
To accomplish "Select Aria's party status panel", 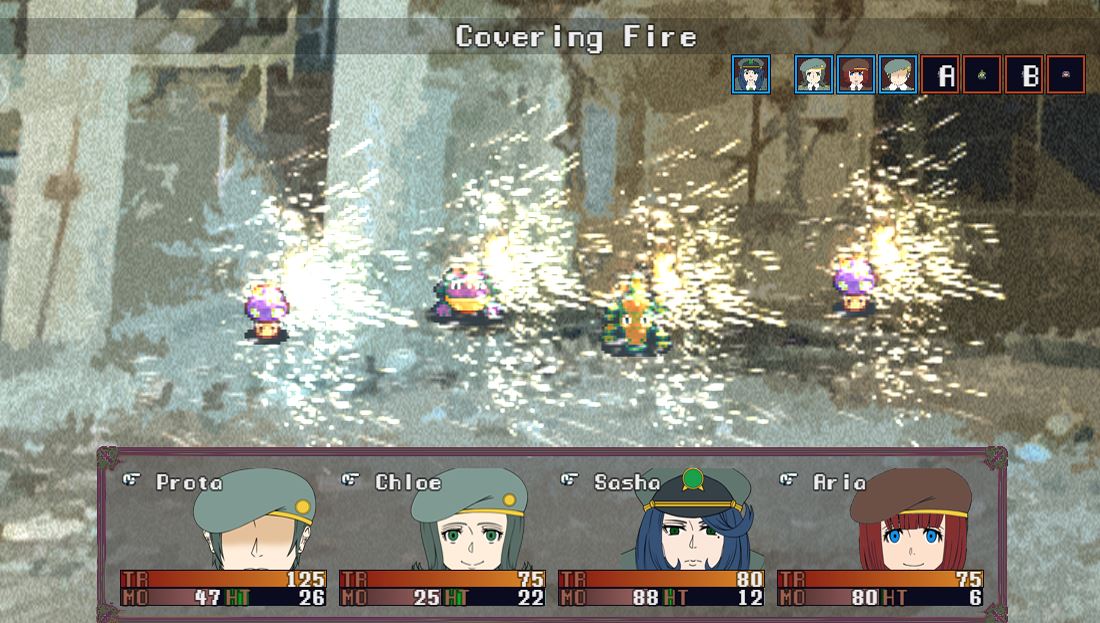I will point(880,537).
